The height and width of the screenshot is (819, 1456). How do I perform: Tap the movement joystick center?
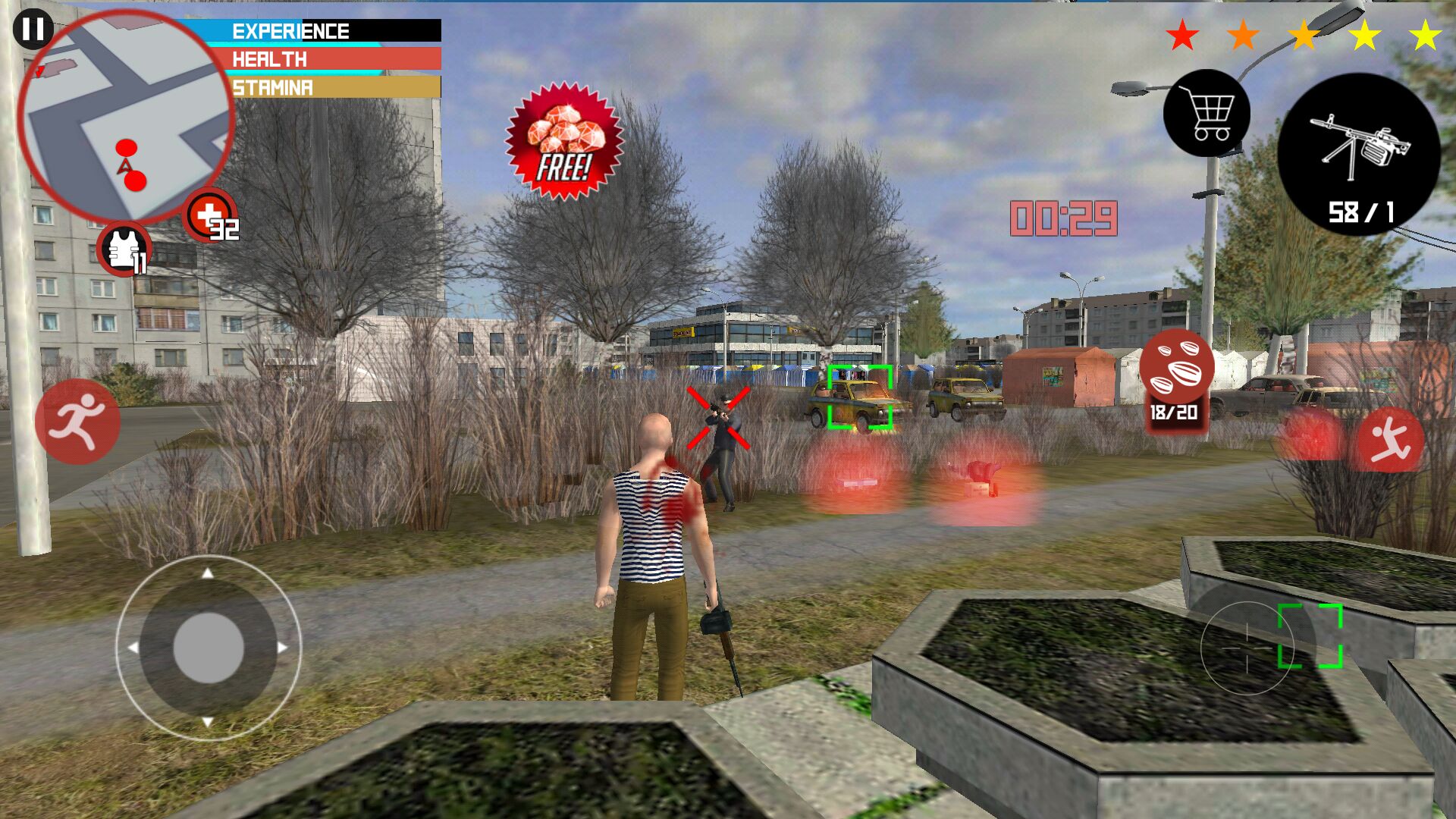pyautogui.click(x=209, y=648)
